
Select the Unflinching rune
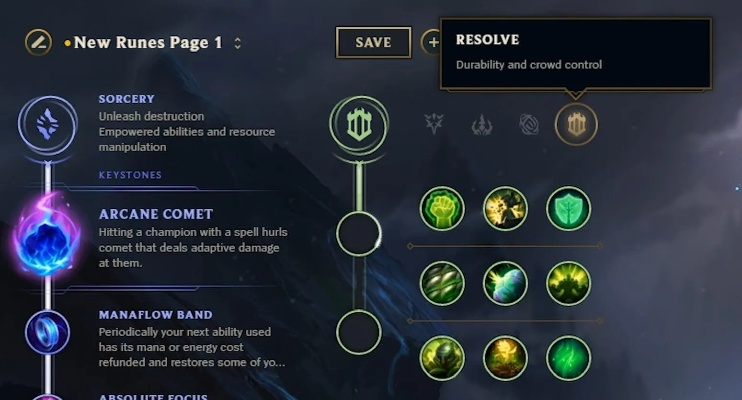[x=568, y=357]
